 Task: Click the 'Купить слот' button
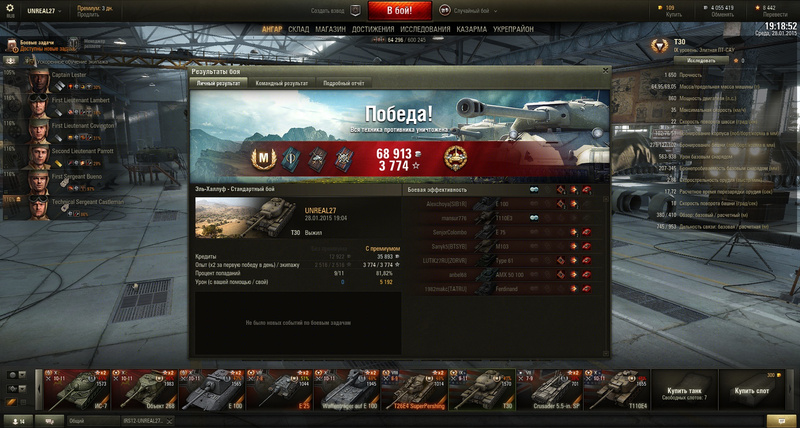click(x=752, y=390)
